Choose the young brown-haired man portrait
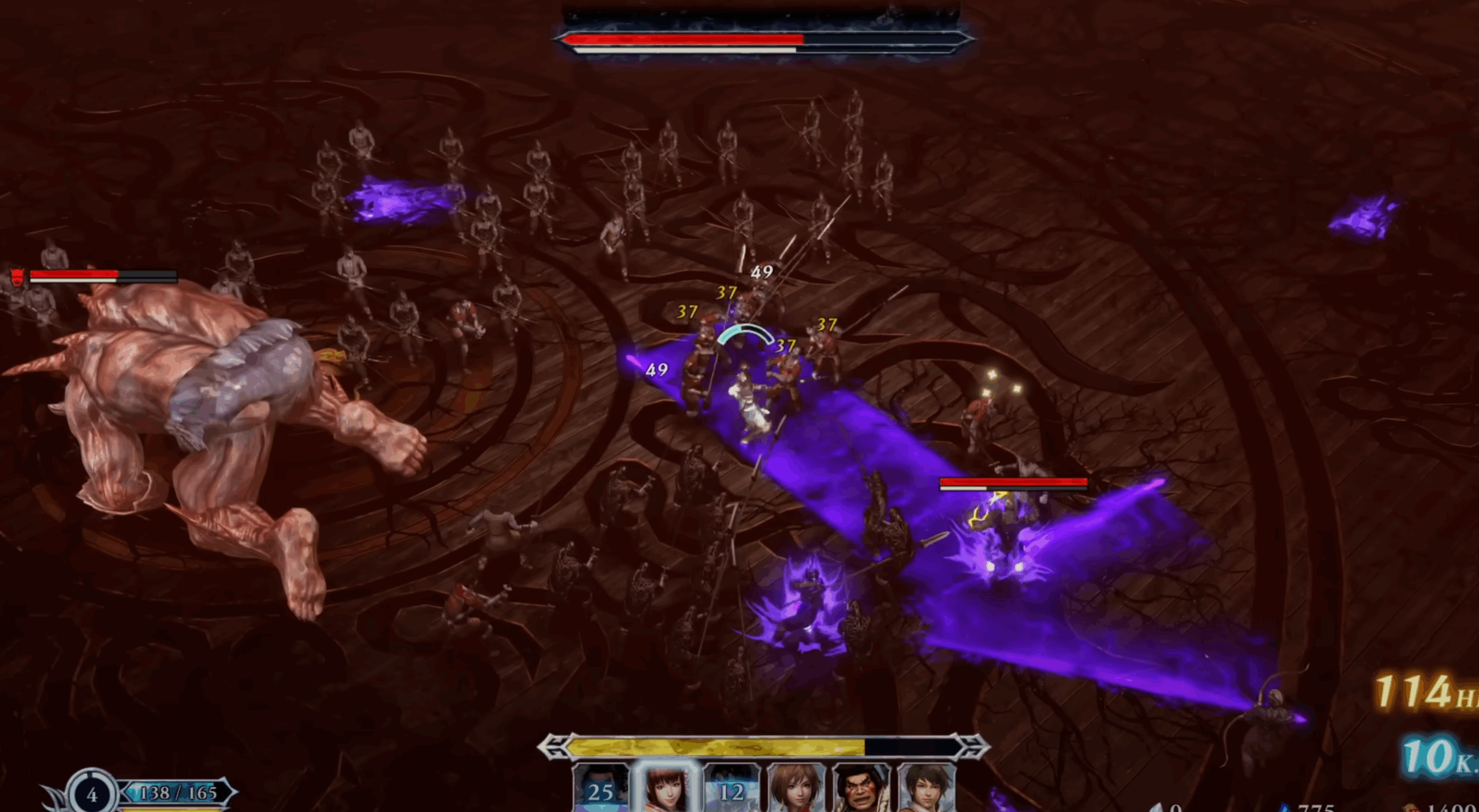This screenshot has height=812, width=1479. pos(927,789)
